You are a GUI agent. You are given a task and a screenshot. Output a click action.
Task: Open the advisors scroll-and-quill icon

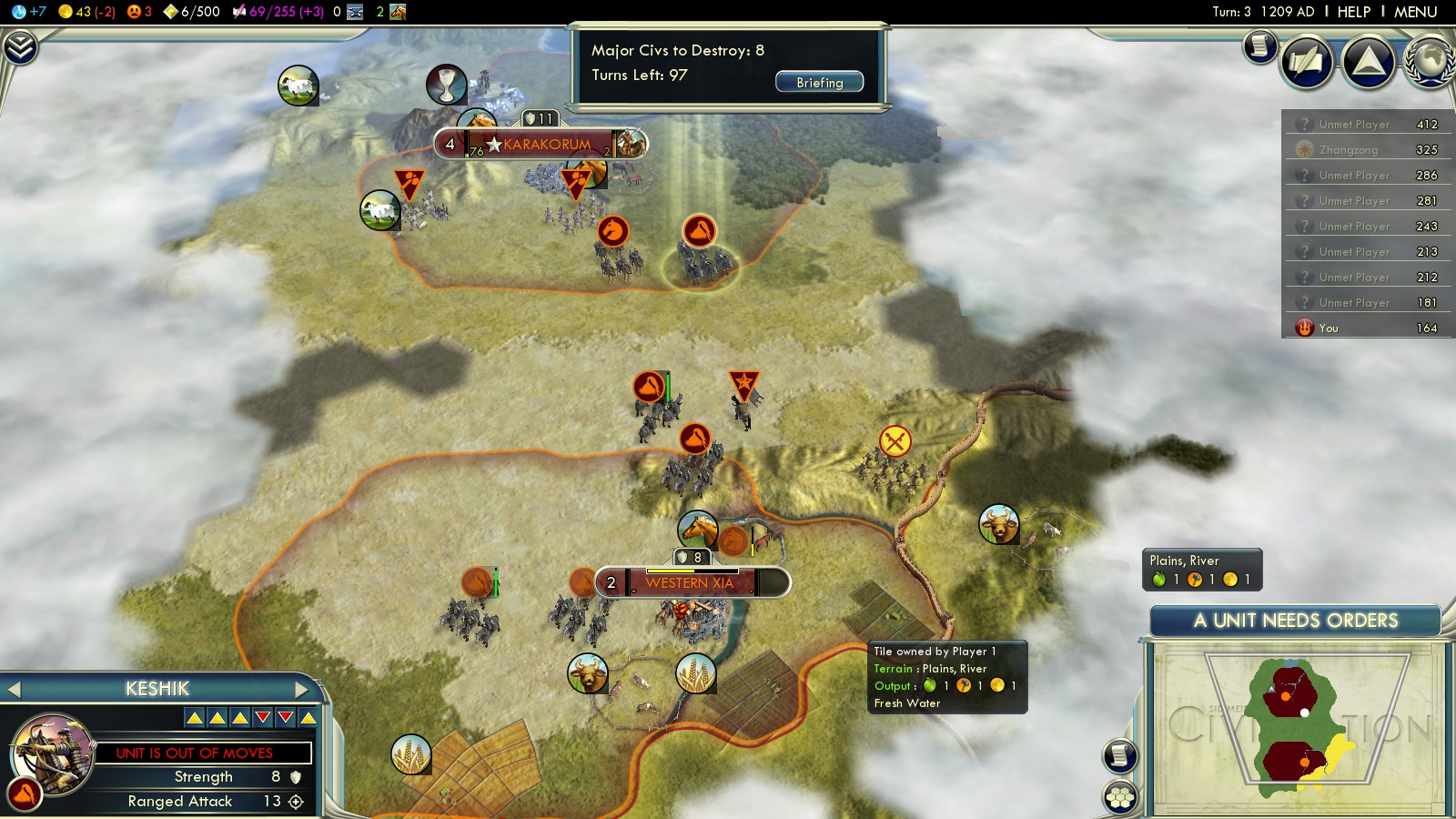pos(1307,62)
